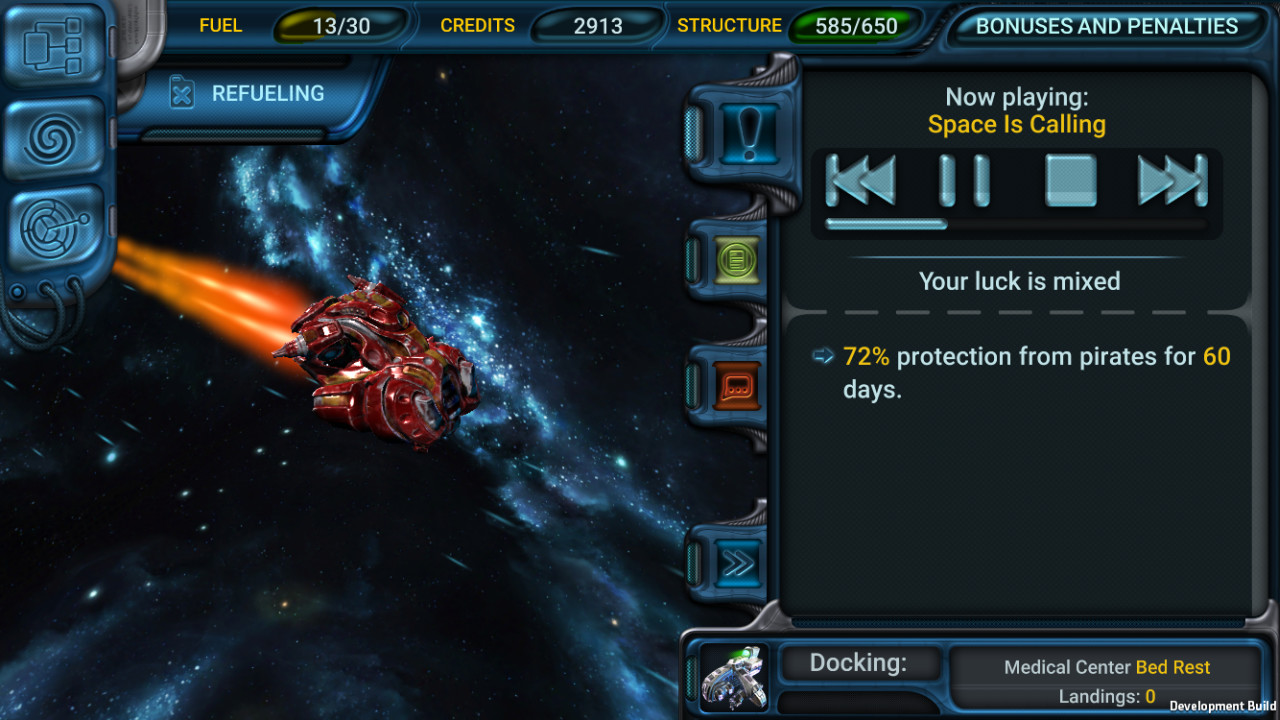Click the Refueling tab
Screen dimensions: 1280x720
point(250,92)
